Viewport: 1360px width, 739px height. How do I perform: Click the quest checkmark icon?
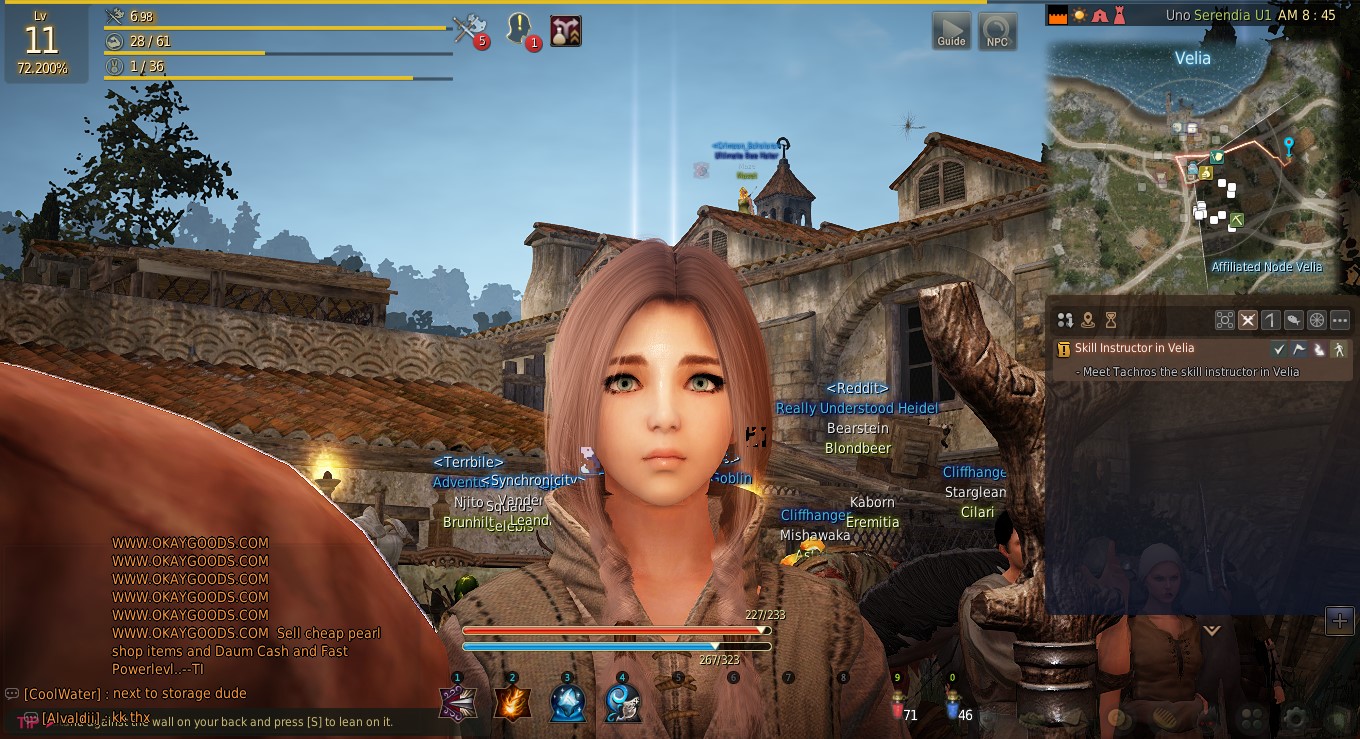coord(1279,349)
